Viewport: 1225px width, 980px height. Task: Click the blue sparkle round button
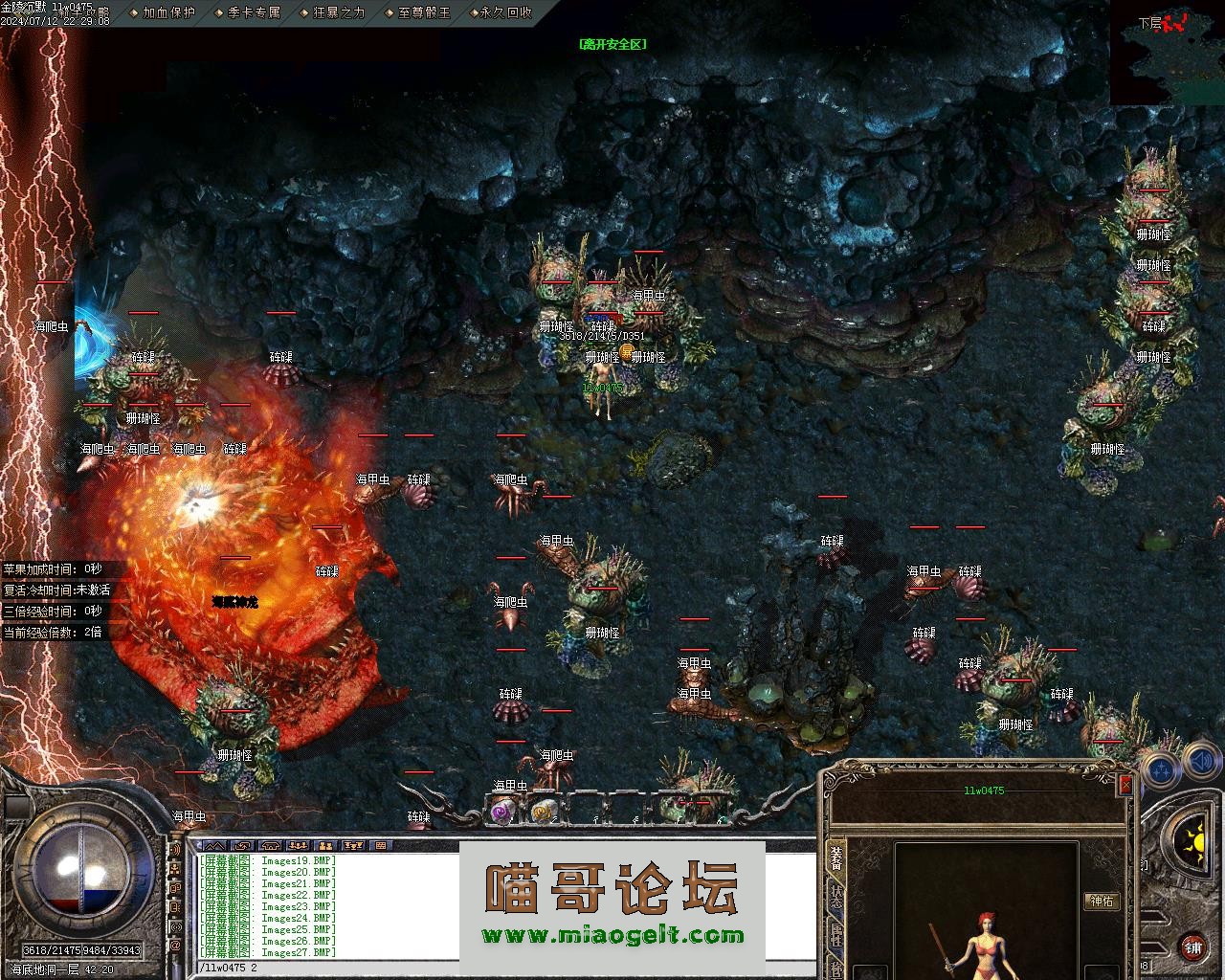pos(1160,769)
